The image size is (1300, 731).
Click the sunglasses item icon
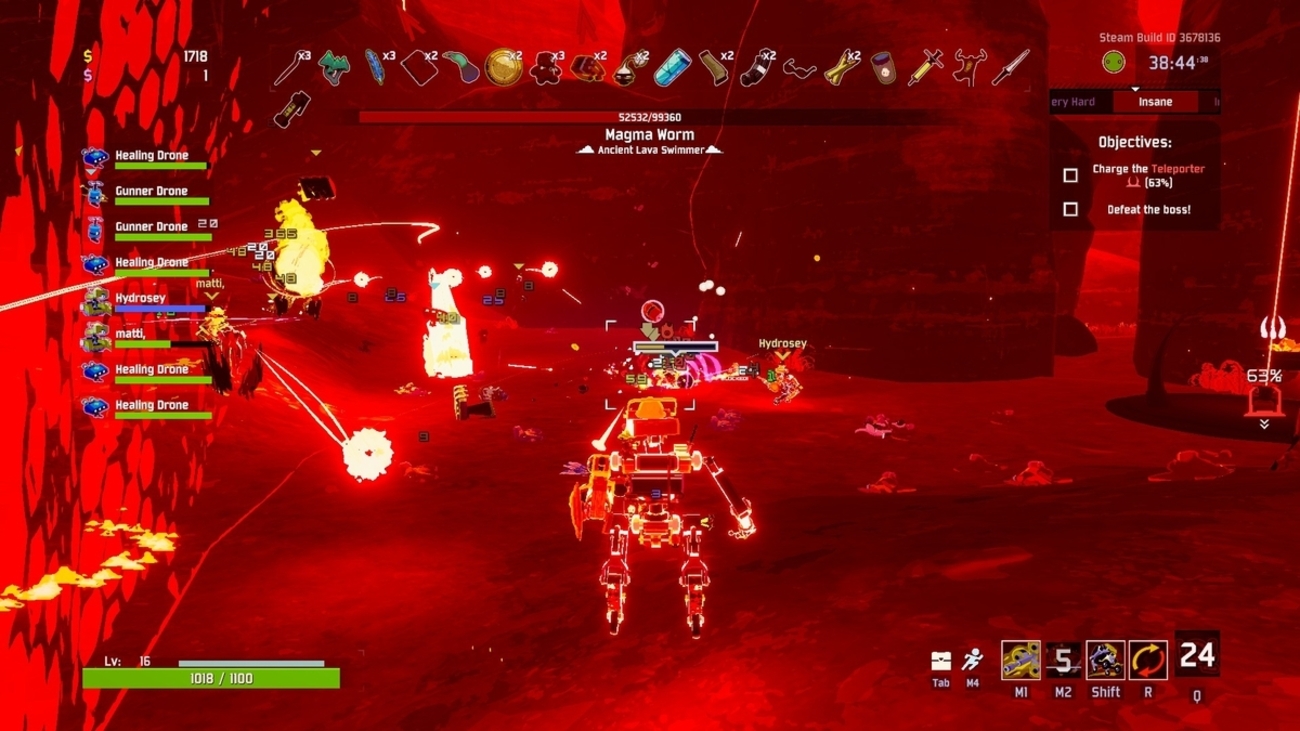tap(799, 68)
